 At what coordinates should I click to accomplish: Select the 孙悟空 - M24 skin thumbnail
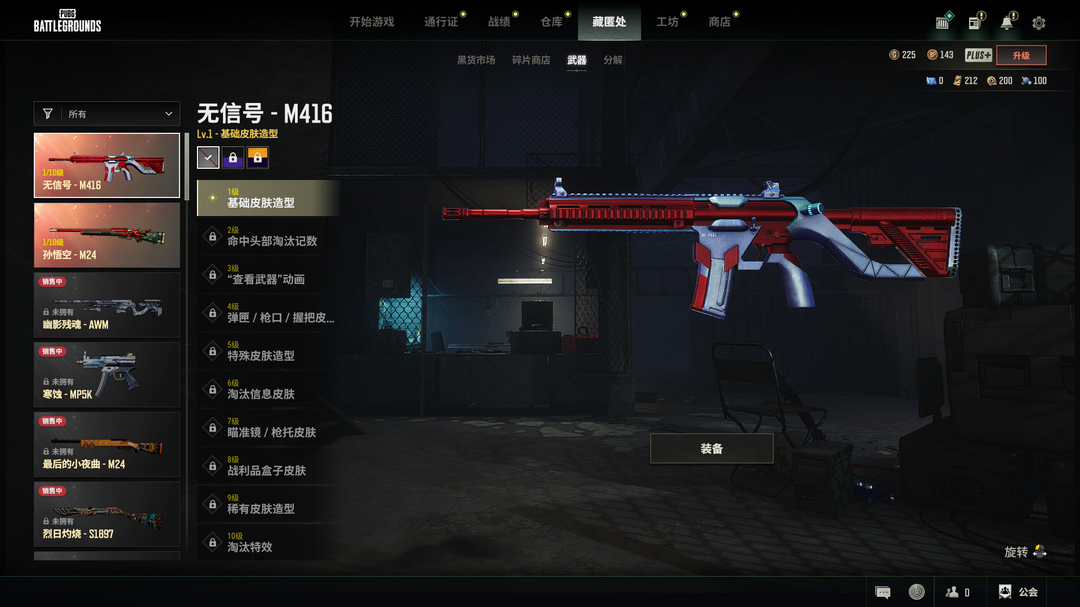coord(107,235)
